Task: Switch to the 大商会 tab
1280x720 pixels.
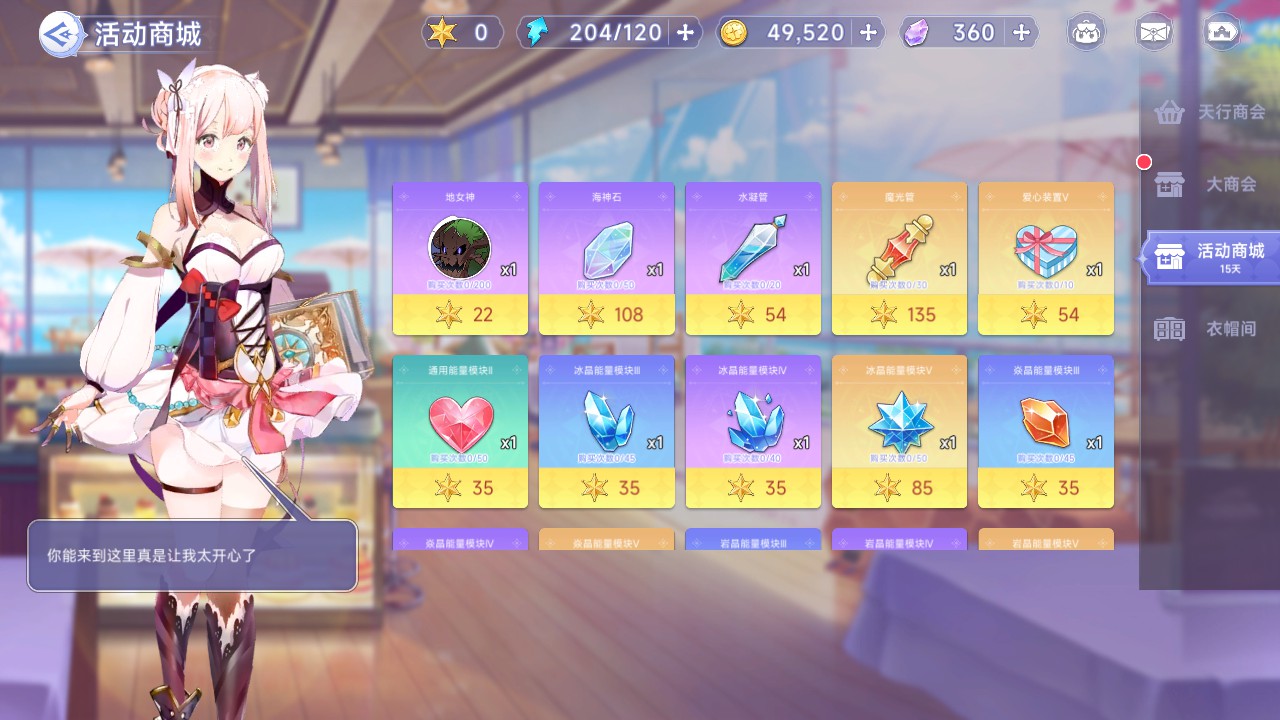Action: click(x=1210, y=185)
